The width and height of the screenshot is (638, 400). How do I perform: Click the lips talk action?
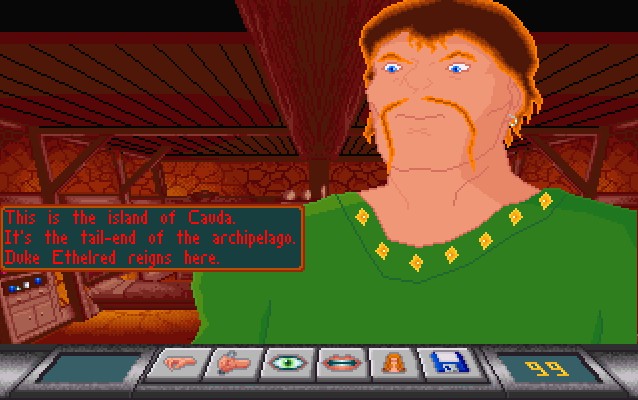coord(341,364)
